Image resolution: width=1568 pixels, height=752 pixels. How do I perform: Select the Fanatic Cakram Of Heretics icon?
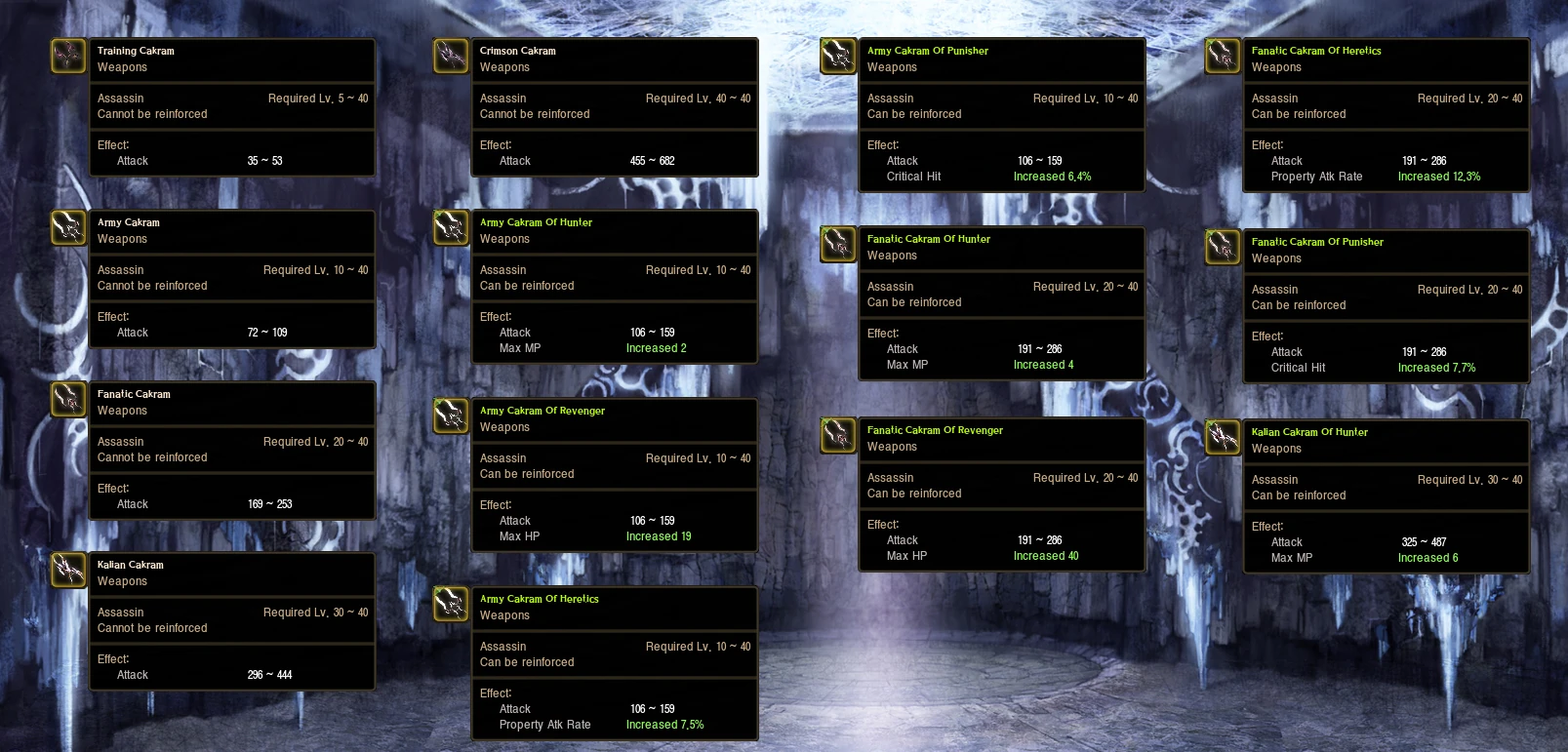(x=1222, y=56)
